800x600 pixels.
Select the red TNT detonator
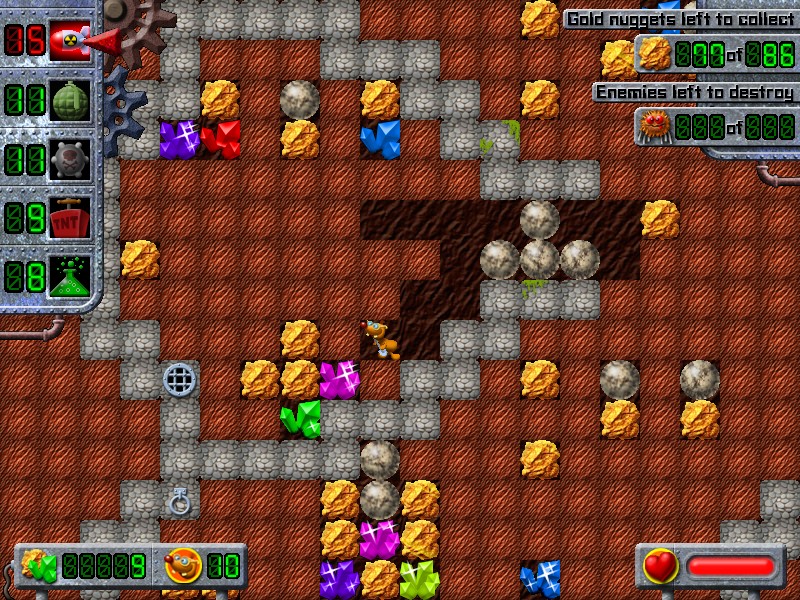[x=69, y=216]
